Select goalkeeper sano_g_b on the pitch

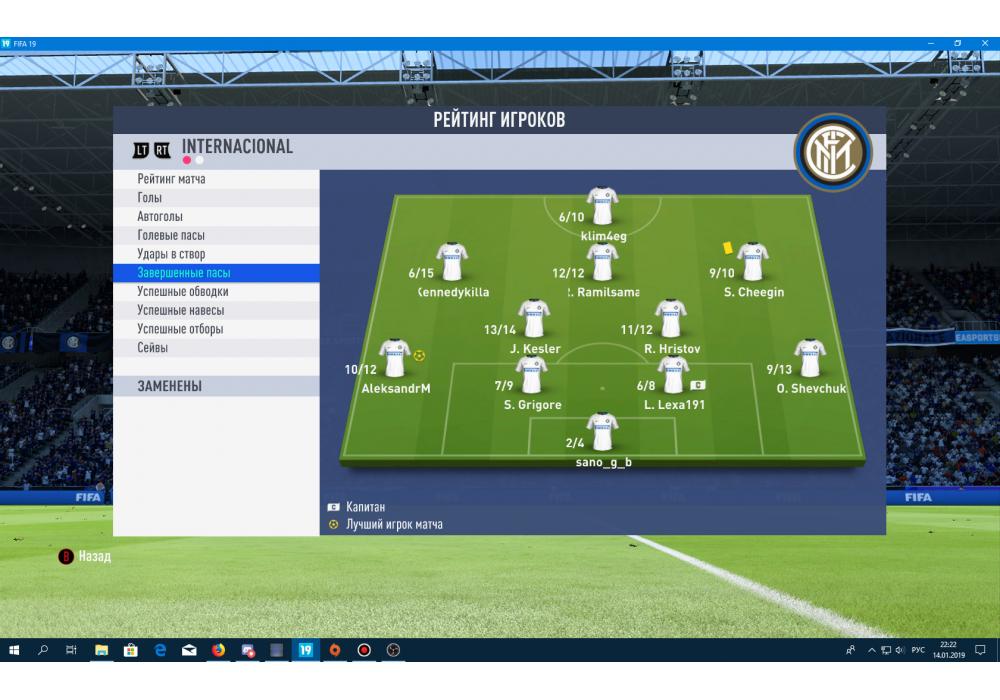602,433
